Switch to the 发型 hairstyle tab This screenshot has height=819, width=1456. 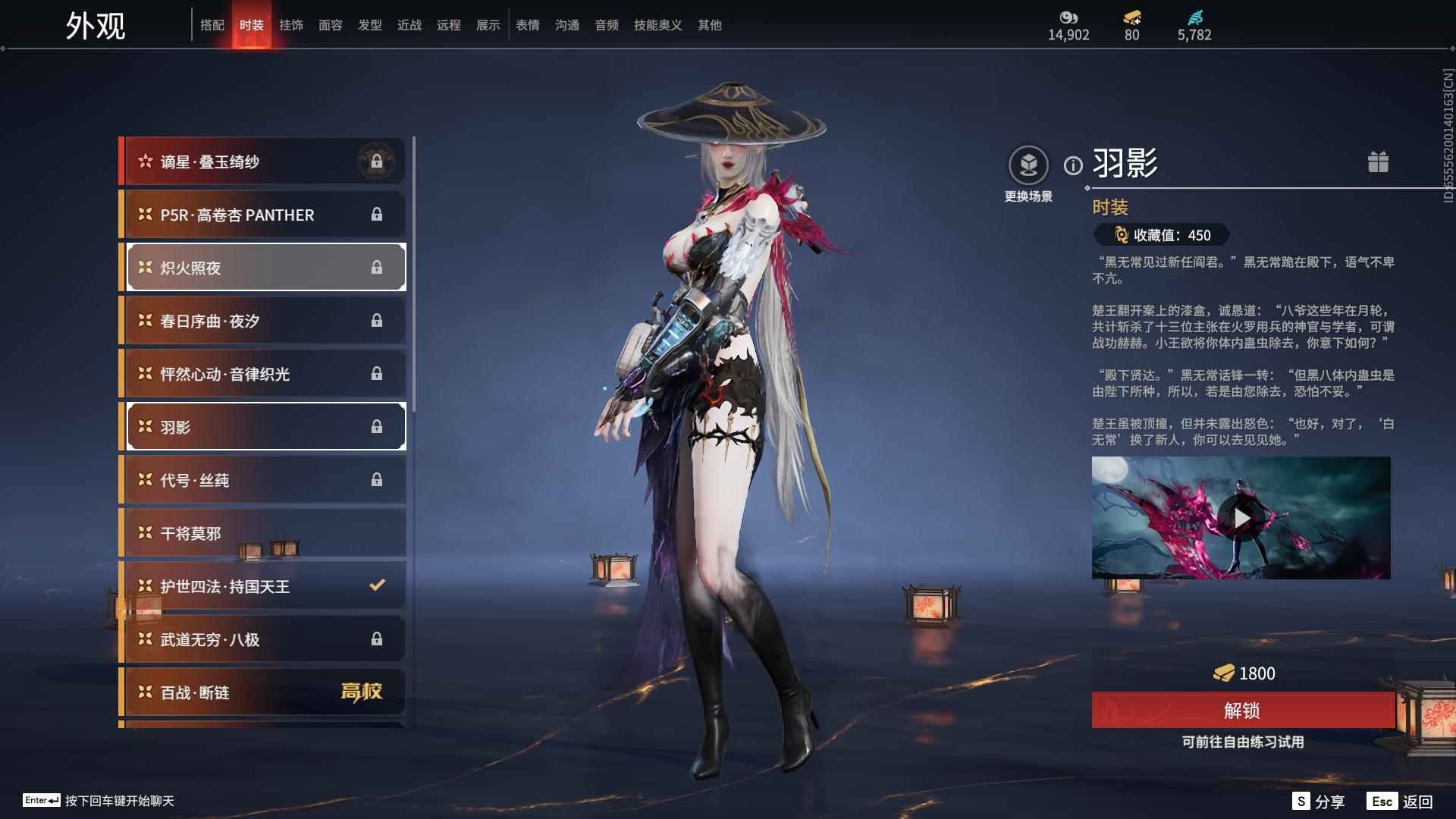point(370,24)
